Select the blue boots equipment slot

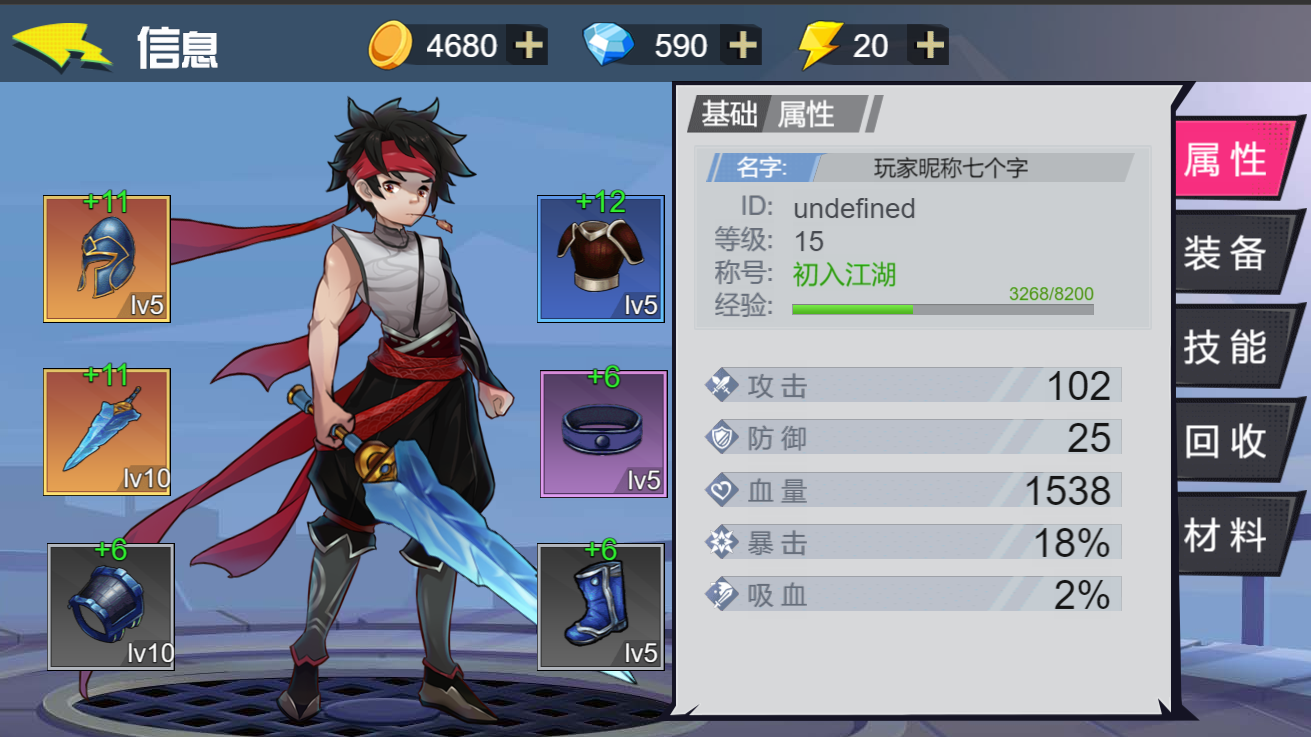[x=601, y=606]
